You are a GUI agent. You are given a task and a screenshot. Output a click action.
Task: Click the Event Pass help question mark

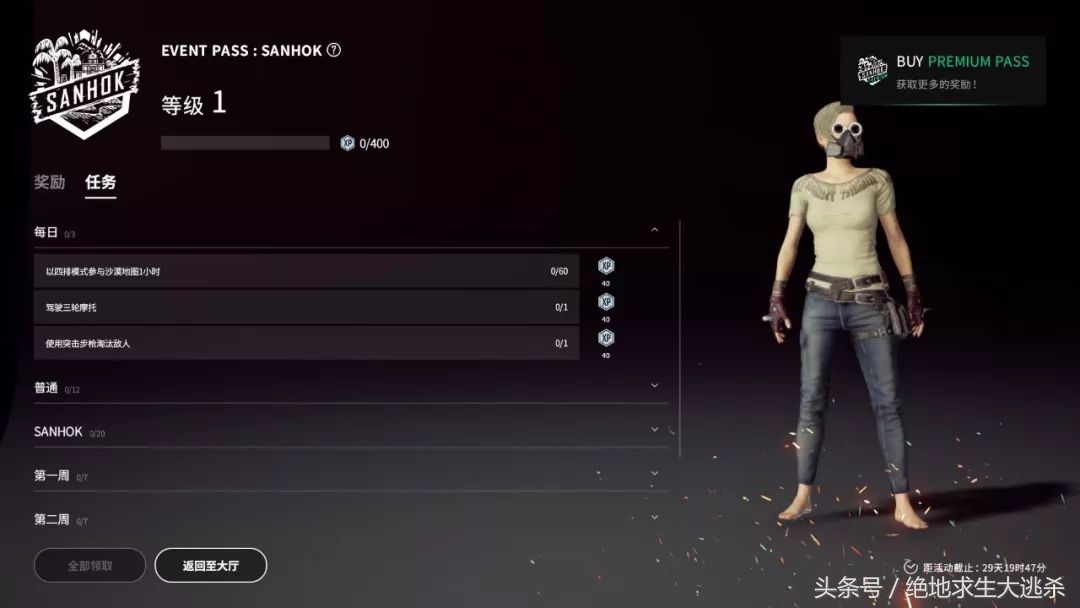click(x=334, y=50)
